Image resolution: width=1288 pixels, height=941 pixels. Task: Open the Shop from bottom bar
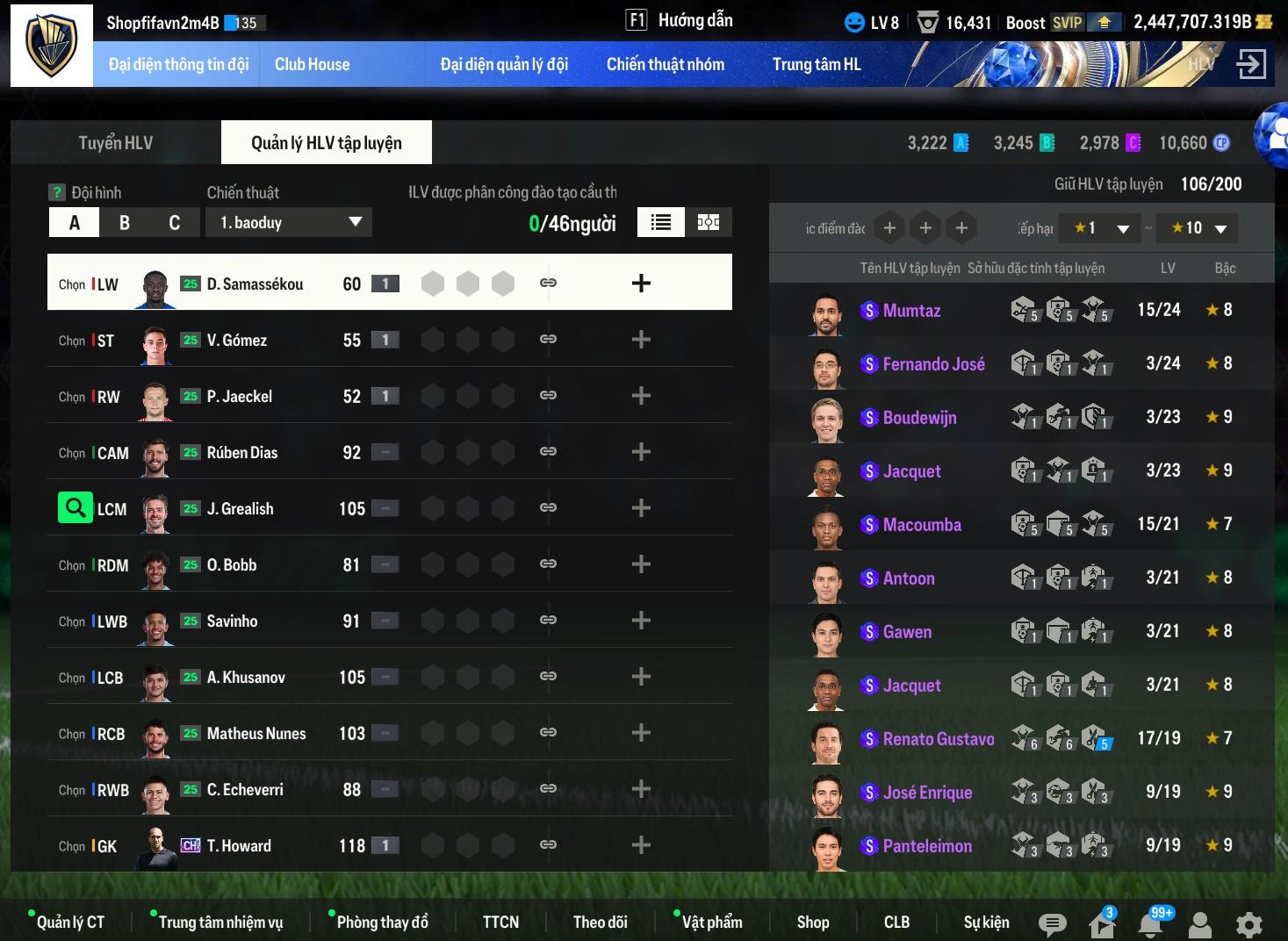click(x=812, y=922)
